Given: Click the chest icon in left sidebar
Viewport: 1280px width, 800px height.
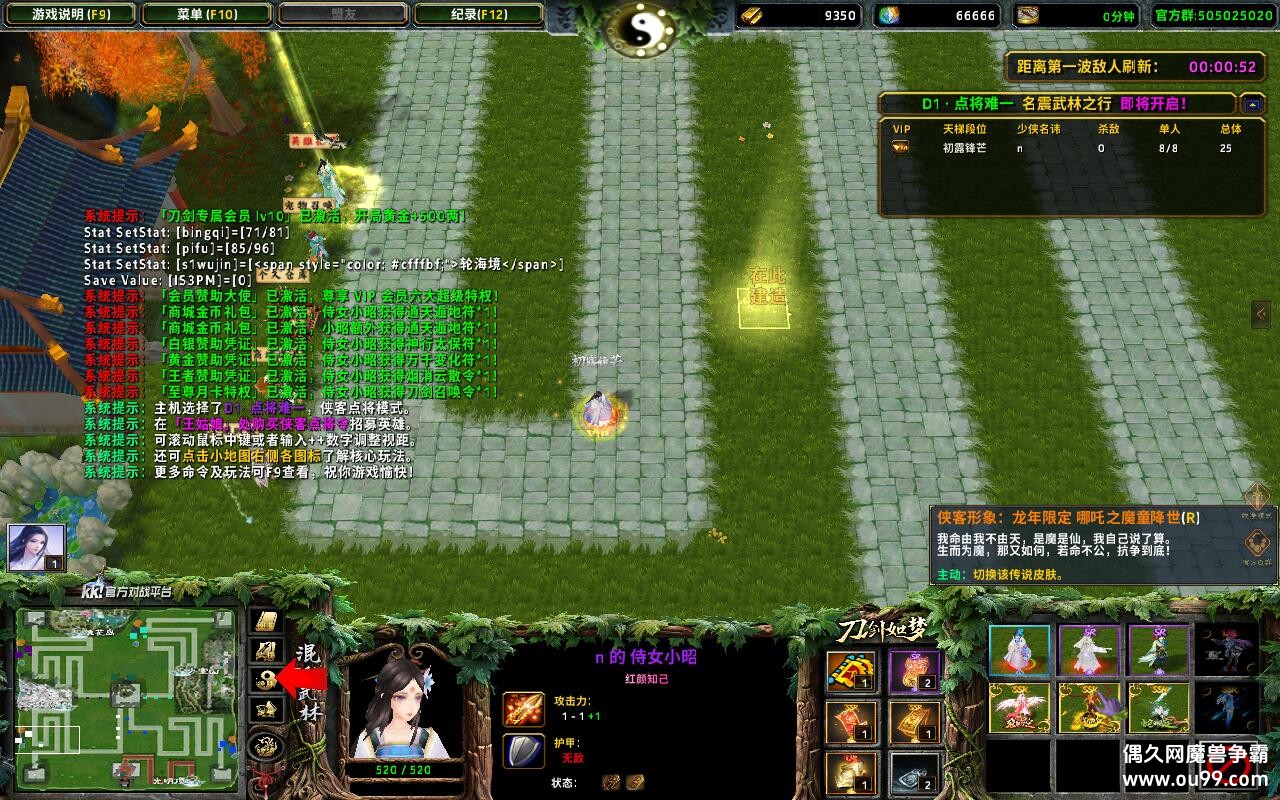Looking at the screenshot, I should click(x=266, y=709).
